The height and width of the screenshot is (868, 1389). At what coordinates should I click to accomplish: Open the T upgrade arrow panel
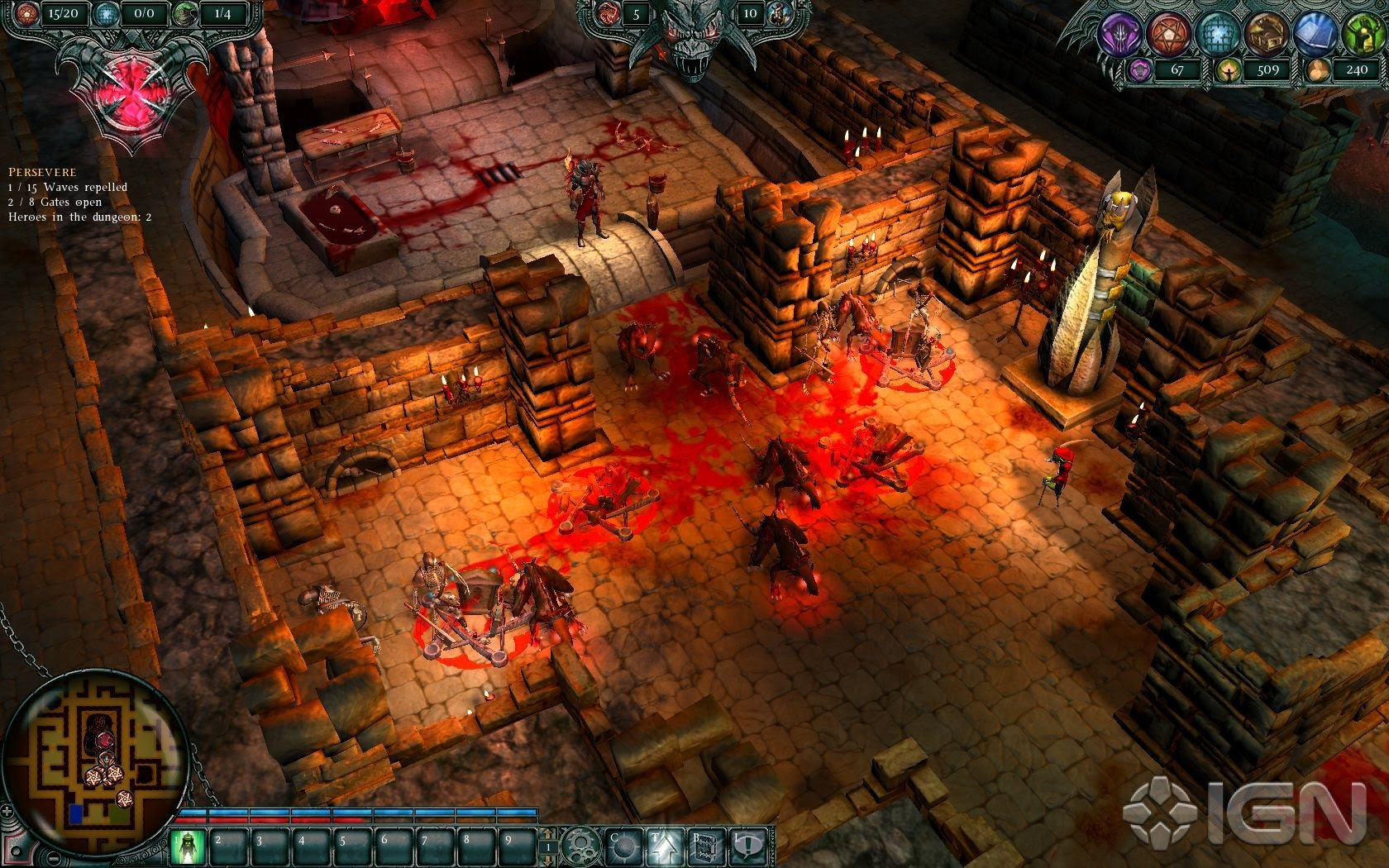coord(666,847)
